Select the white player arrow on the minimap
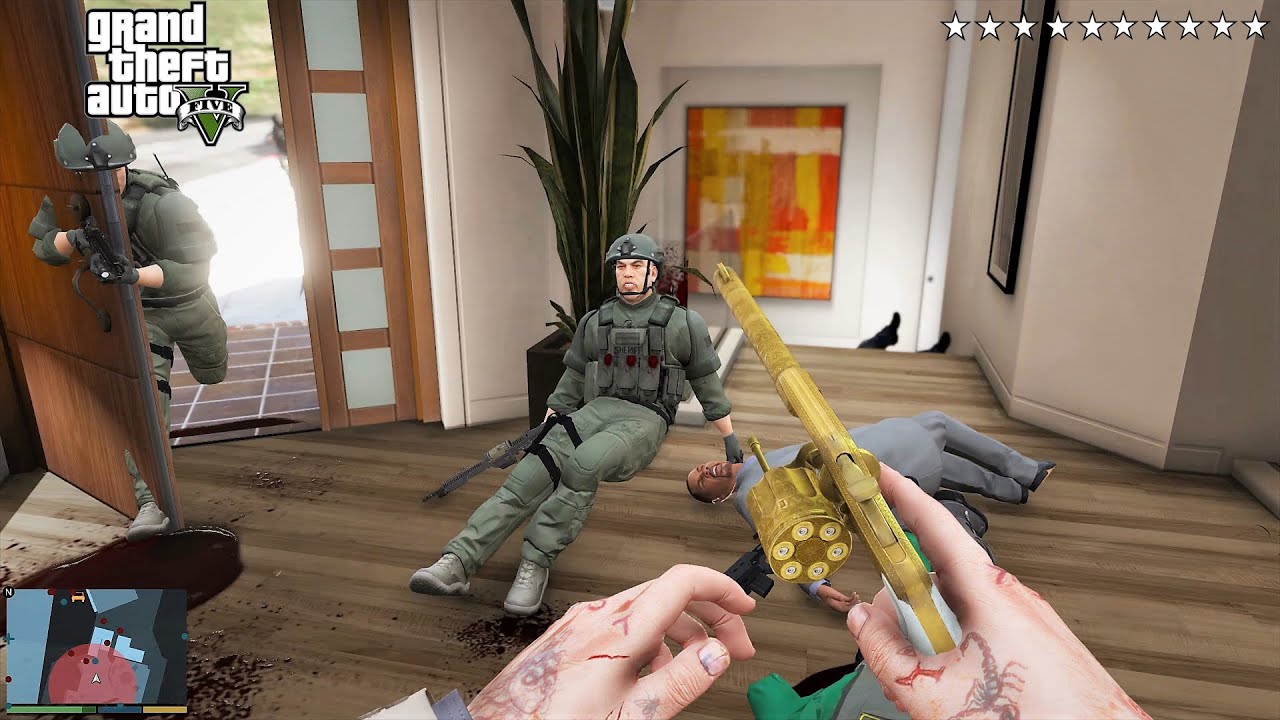The width and height of the screenshot is (1280, 720). (x=96, y=678)
